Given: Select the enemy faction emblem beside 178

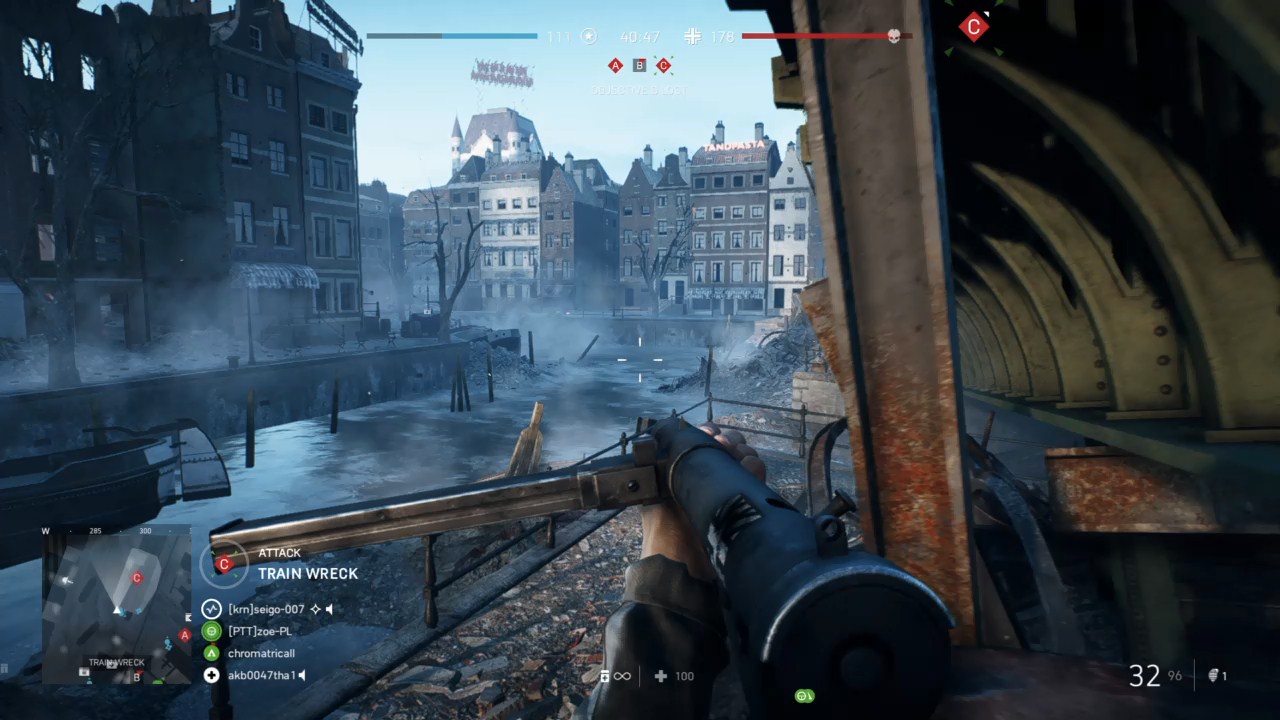Looking at the screenshot, I should coord(692,36).
